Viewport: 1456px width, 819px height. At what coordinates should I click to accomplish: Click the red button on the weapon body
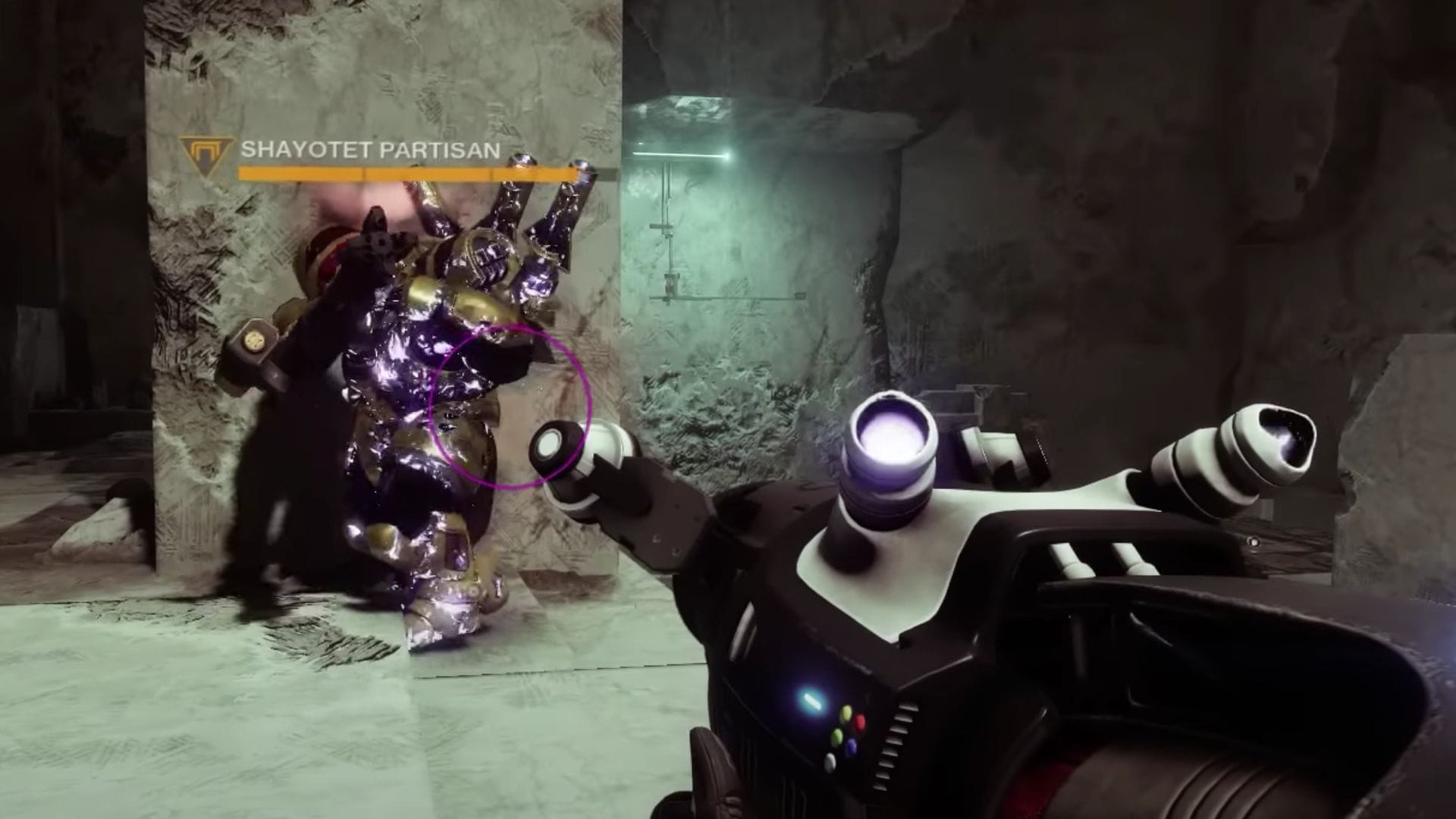(x=861, y=722)
